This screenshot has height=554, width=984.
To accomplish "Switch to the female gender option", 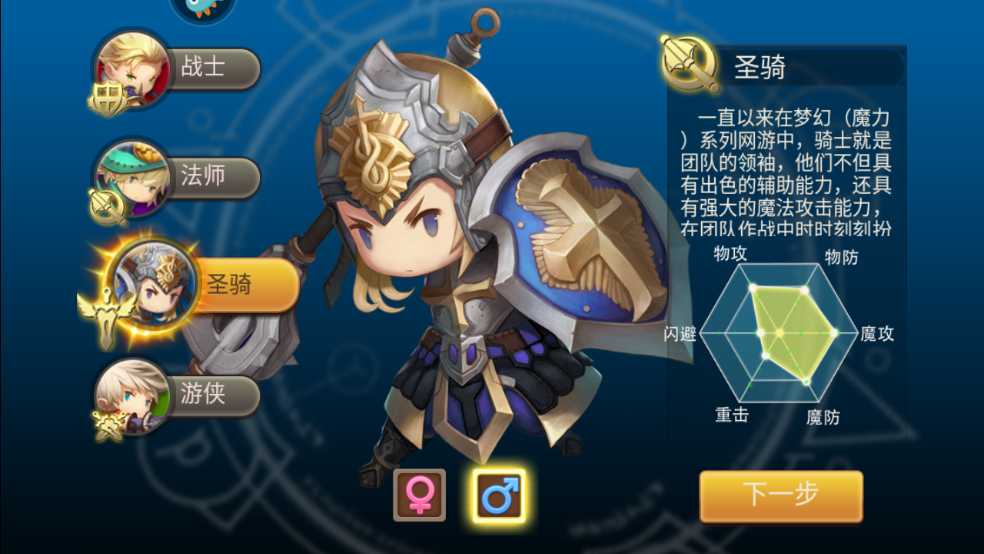I will coord(419,495).
